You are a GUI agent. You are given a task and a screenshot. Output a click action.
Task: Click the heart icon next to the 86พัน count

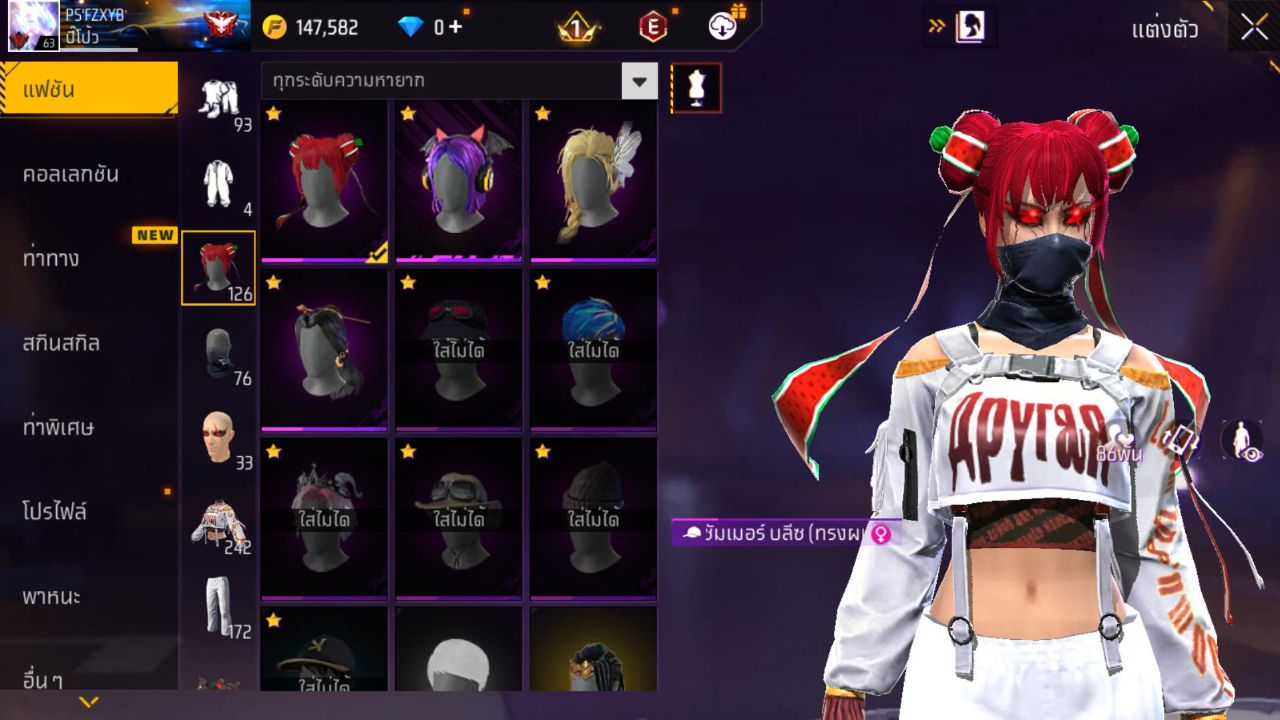click(1117, 436)
